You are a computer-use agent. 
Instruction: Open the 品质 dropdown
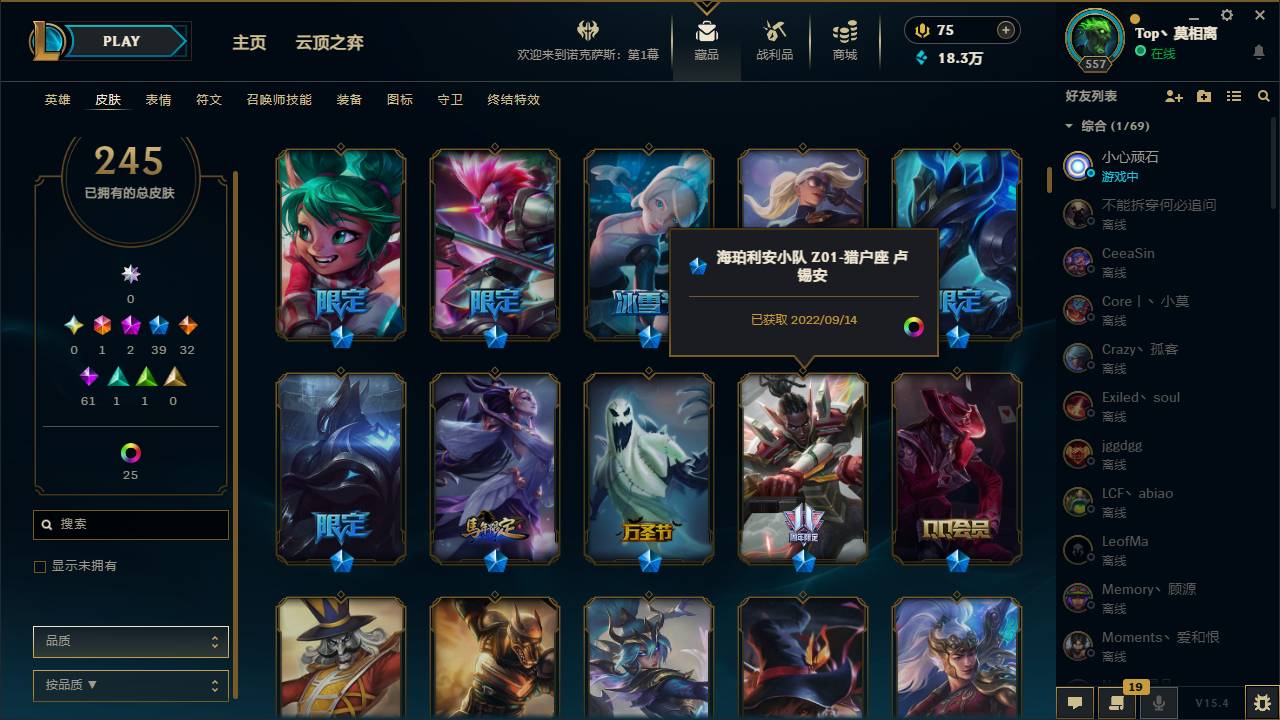coord(130,641)
